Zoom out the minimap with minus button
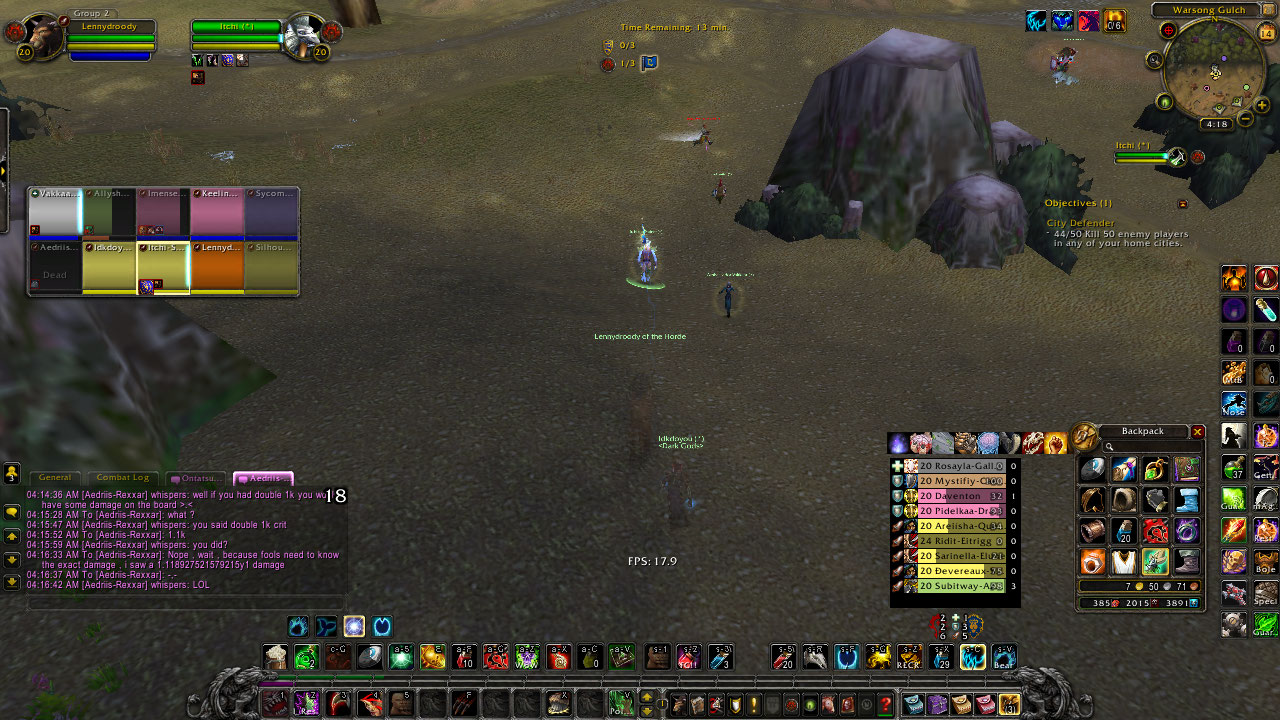 pos(1246,119)
